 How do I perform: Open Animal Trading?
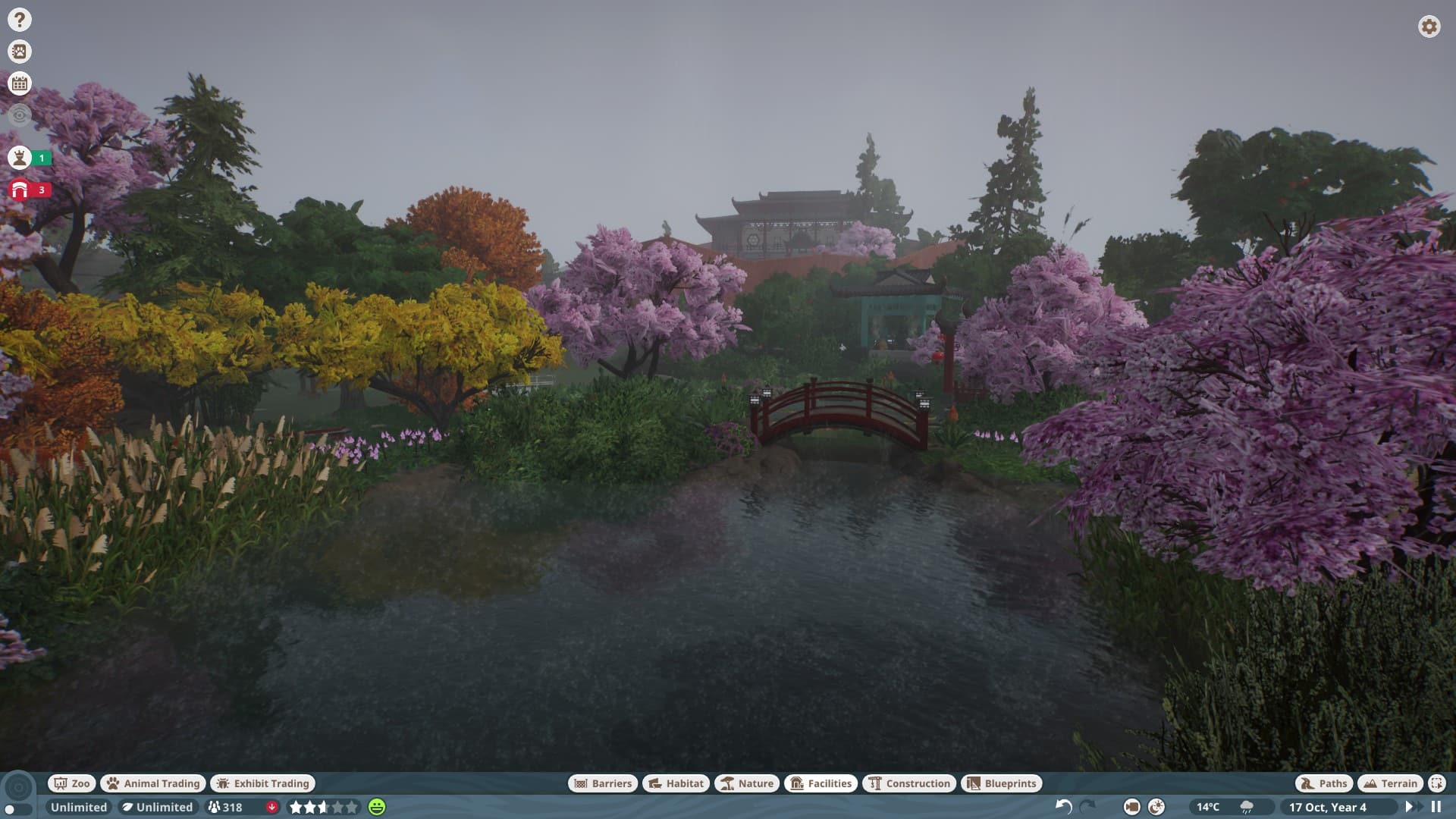pos(152,783)
